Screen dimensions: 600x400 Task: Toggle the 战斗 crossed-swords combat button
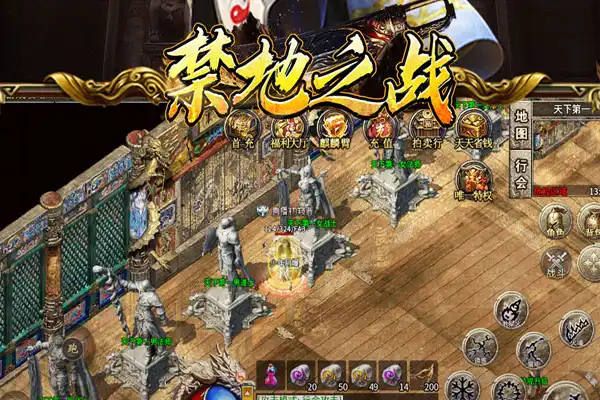coord(556,264)
